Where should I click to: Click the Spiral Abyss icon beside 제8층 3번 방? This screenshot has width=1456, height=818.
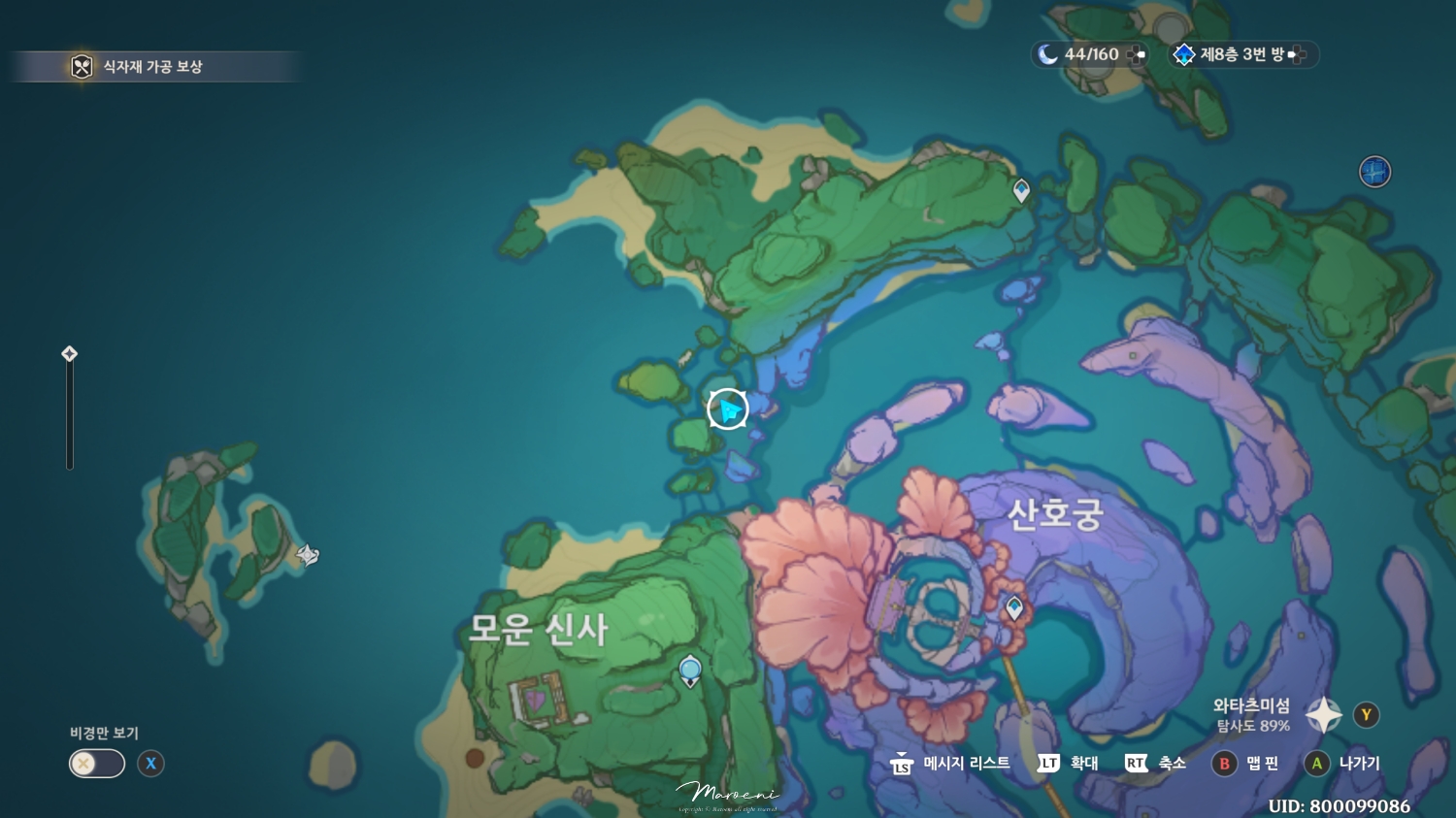click(x=1184, y=54)
